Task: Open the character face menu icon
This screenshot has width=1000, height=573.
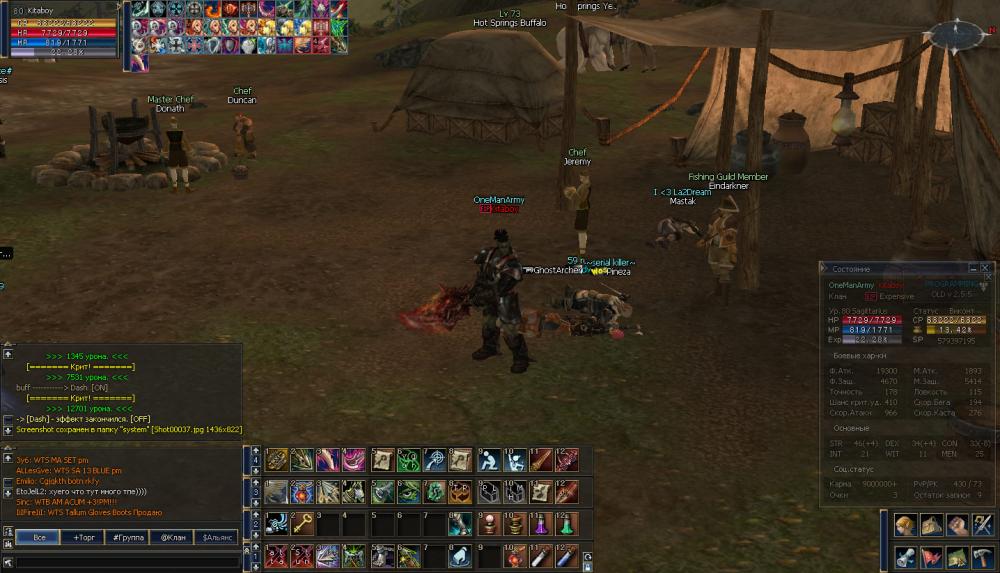Action: pos(905,526)
